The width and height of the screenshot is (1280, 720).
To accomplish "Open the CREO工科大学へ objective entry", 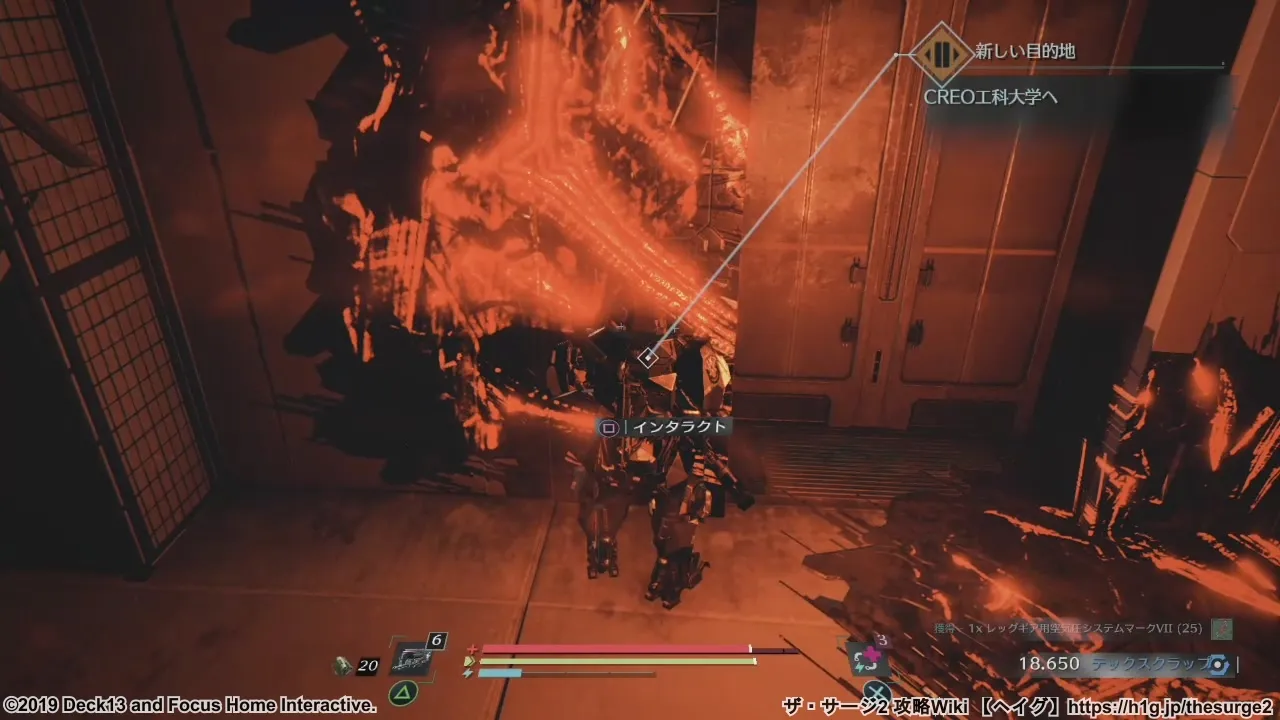I will click(991, 97).
